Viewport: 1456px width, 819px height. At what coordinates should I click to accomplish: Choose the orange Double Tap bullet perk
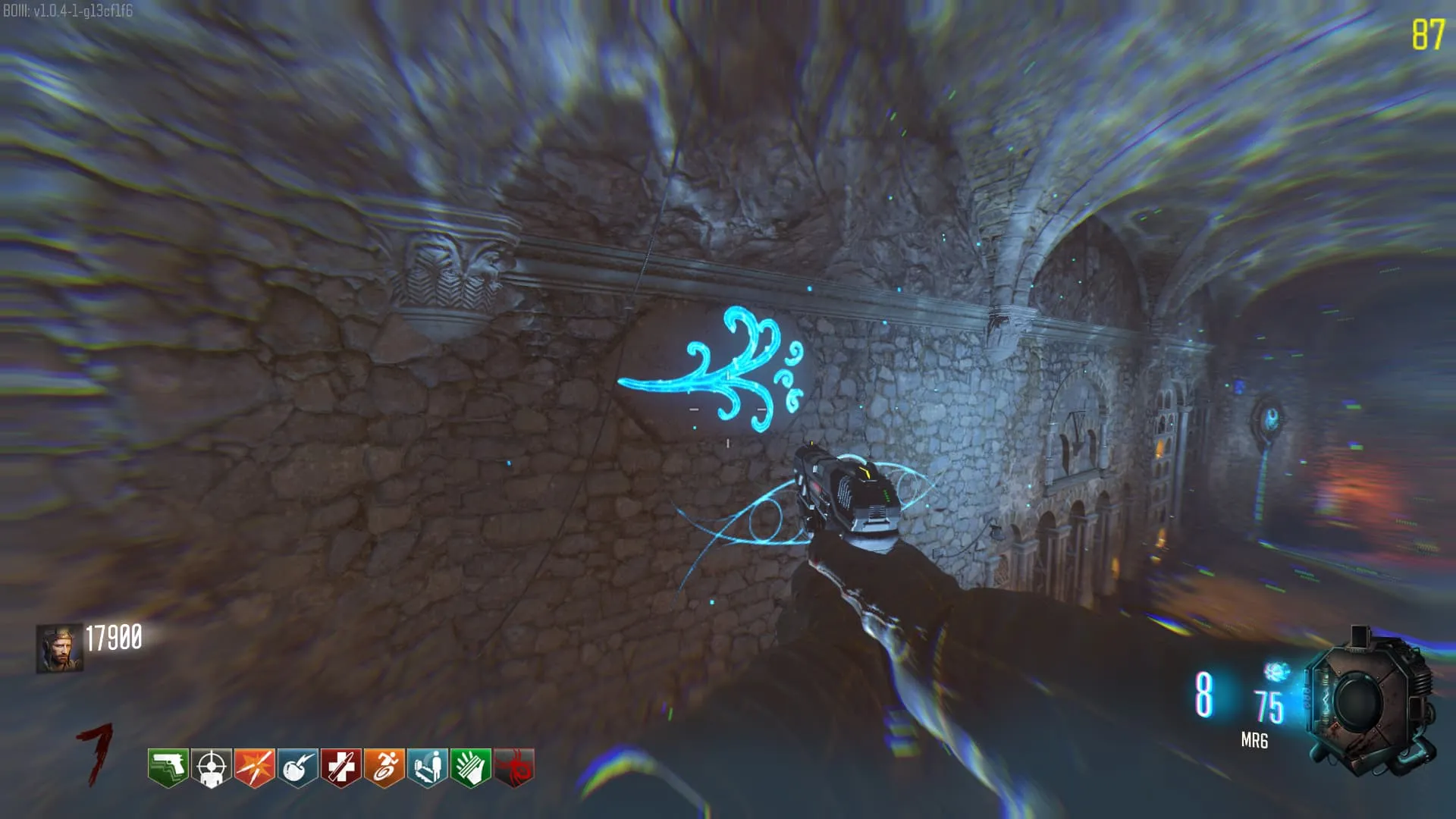(x=254, y=767)
